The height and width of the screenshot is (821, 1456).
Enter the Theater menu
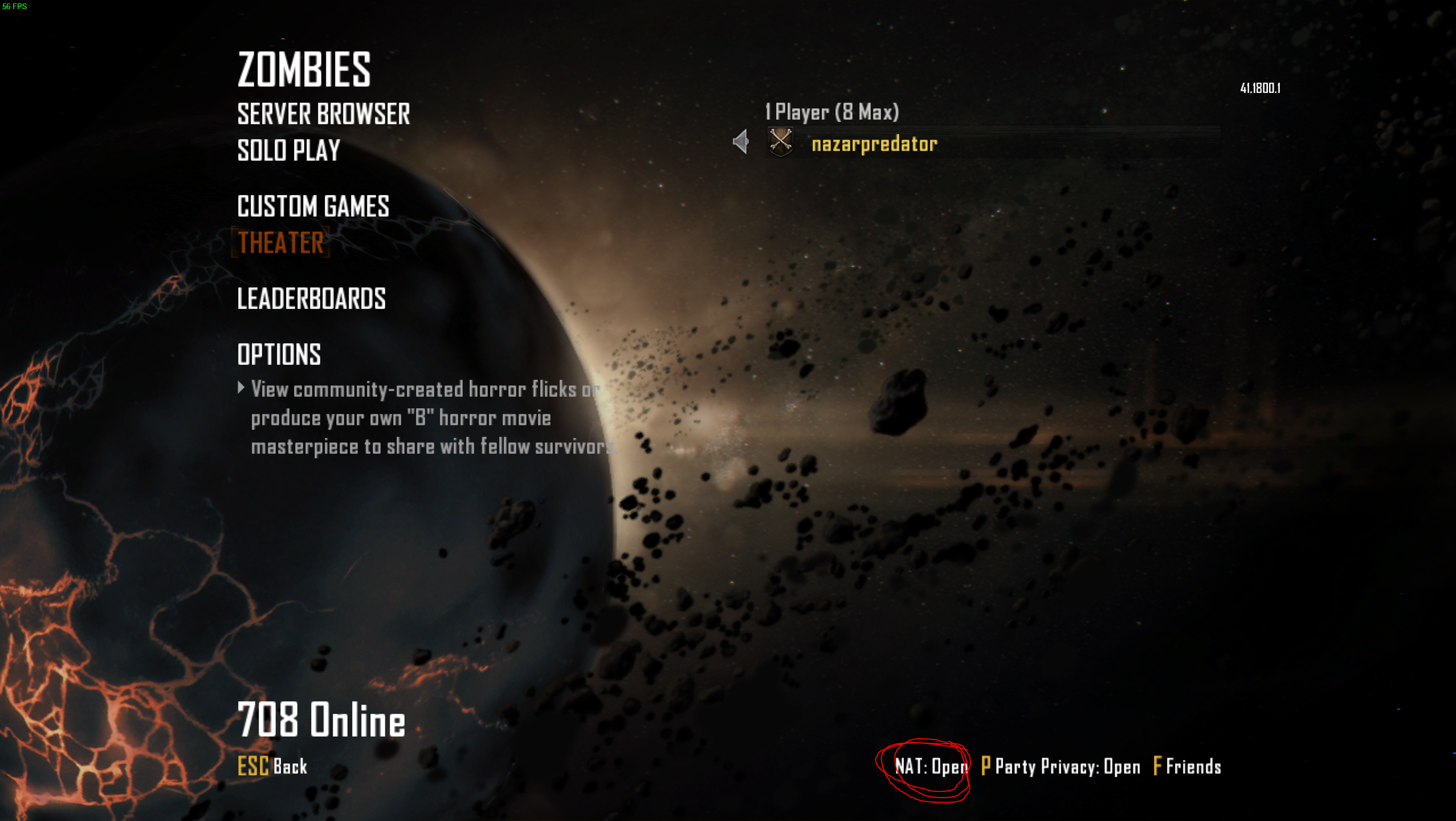pos(280,243)
